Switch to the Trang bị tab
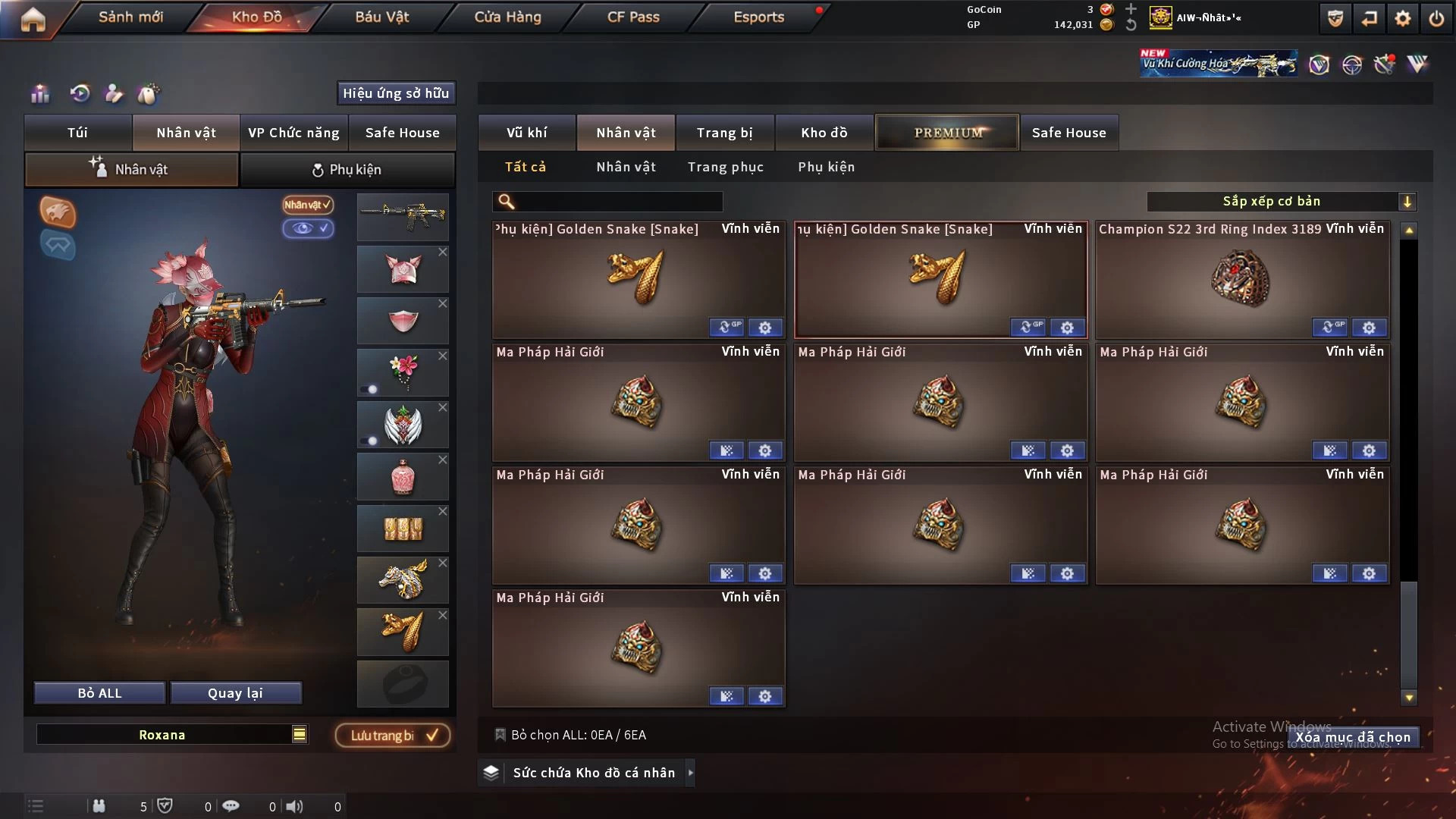The height and width of the screenshot is (819, 1456). coord(724,133)
